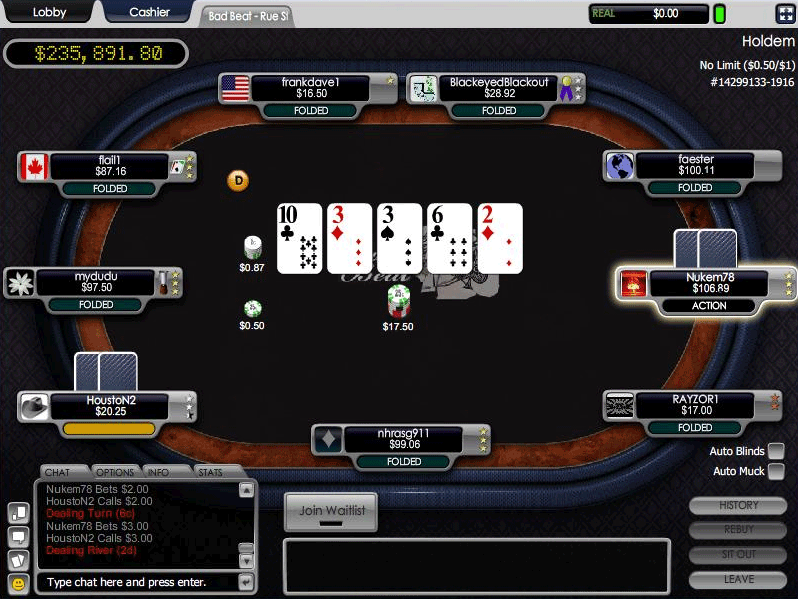This screenshot has height=599, width=798.
Task: Click the chat log's down arrow
Action: pyautogui.click(x=246, y=560)
